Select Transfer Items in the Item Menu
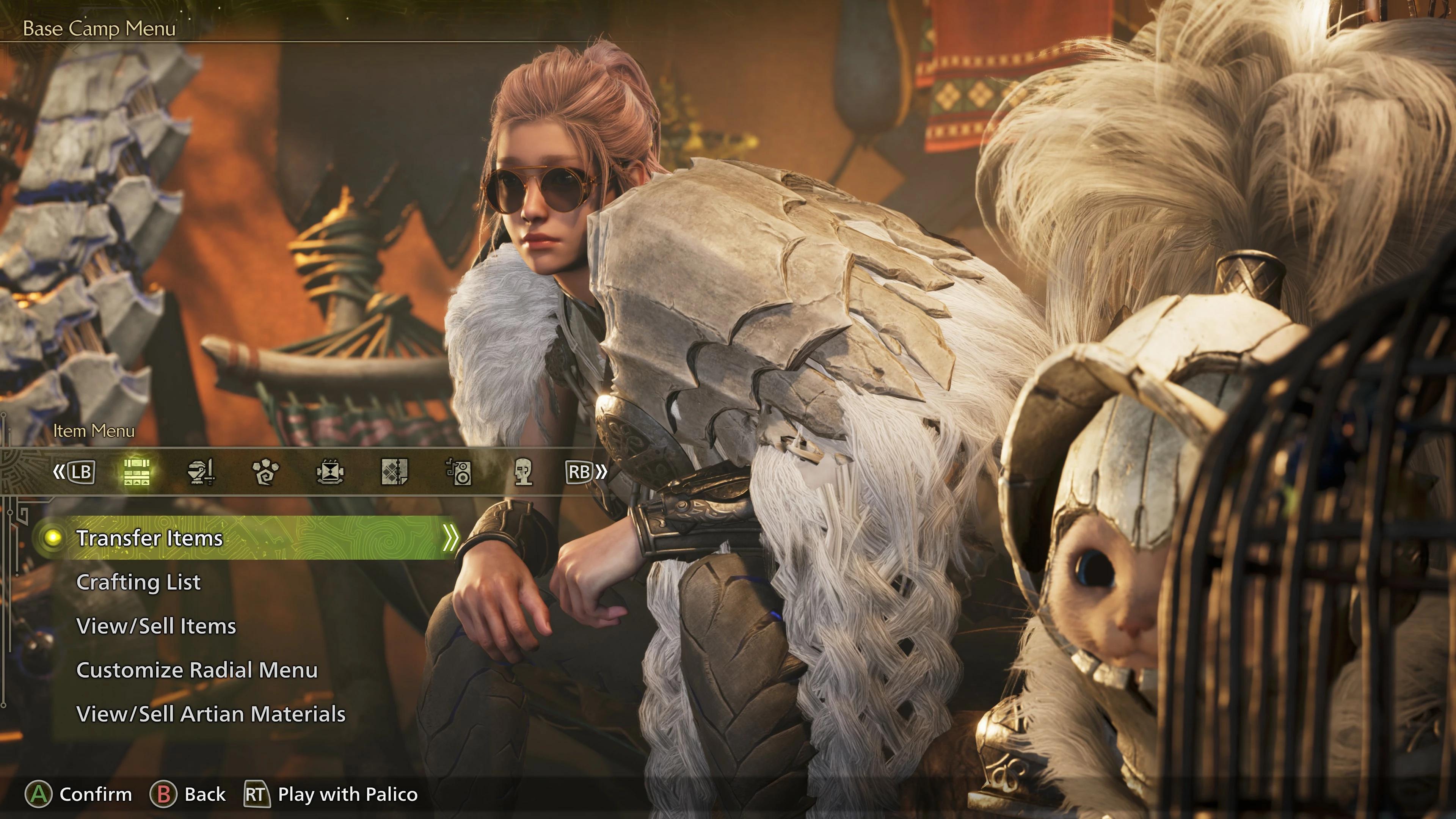This screenshot has width=1456, height=819. click(150, 538)
